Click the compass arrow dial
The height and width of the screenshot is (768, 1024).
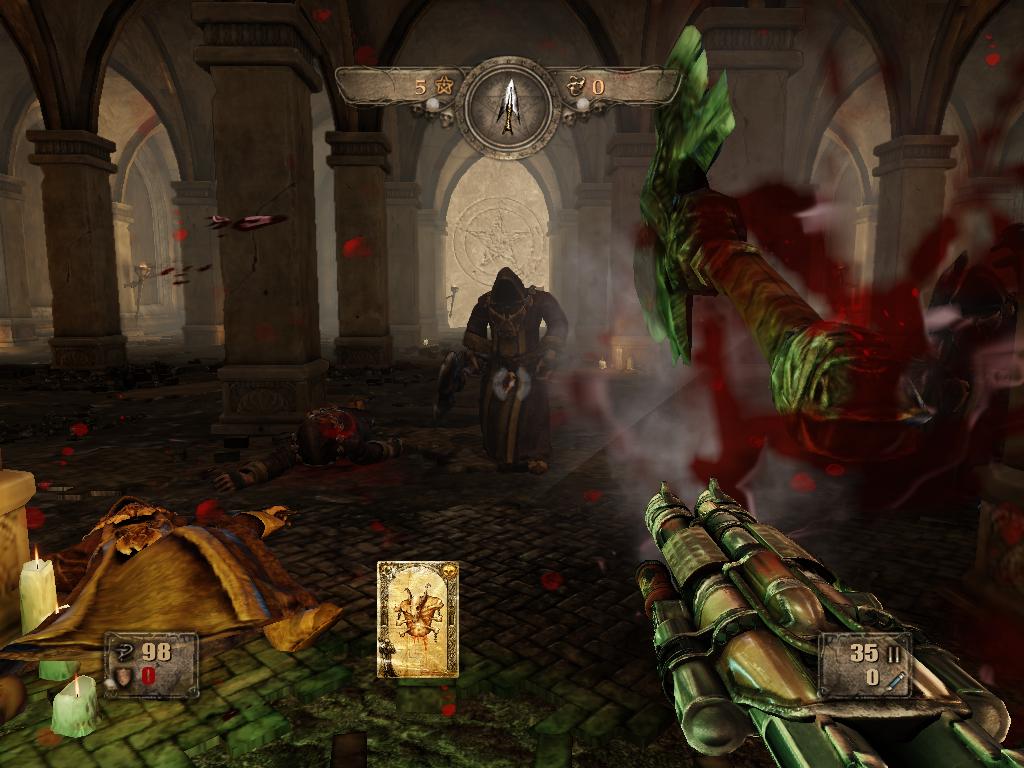coord(510,104)
